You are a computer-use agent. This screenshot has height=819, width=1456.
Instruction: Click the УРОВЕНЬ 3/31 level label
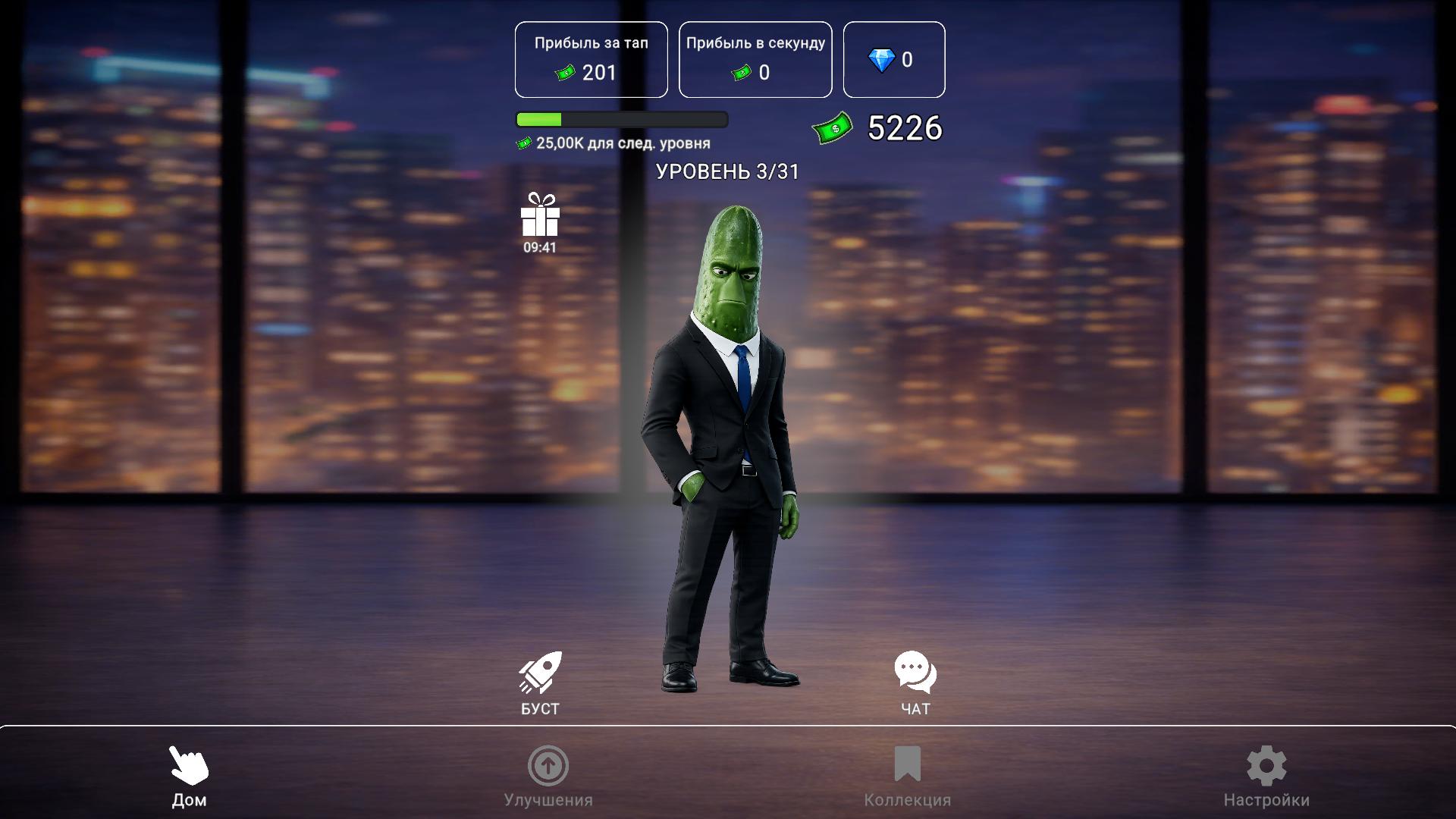tap(729, 171)
